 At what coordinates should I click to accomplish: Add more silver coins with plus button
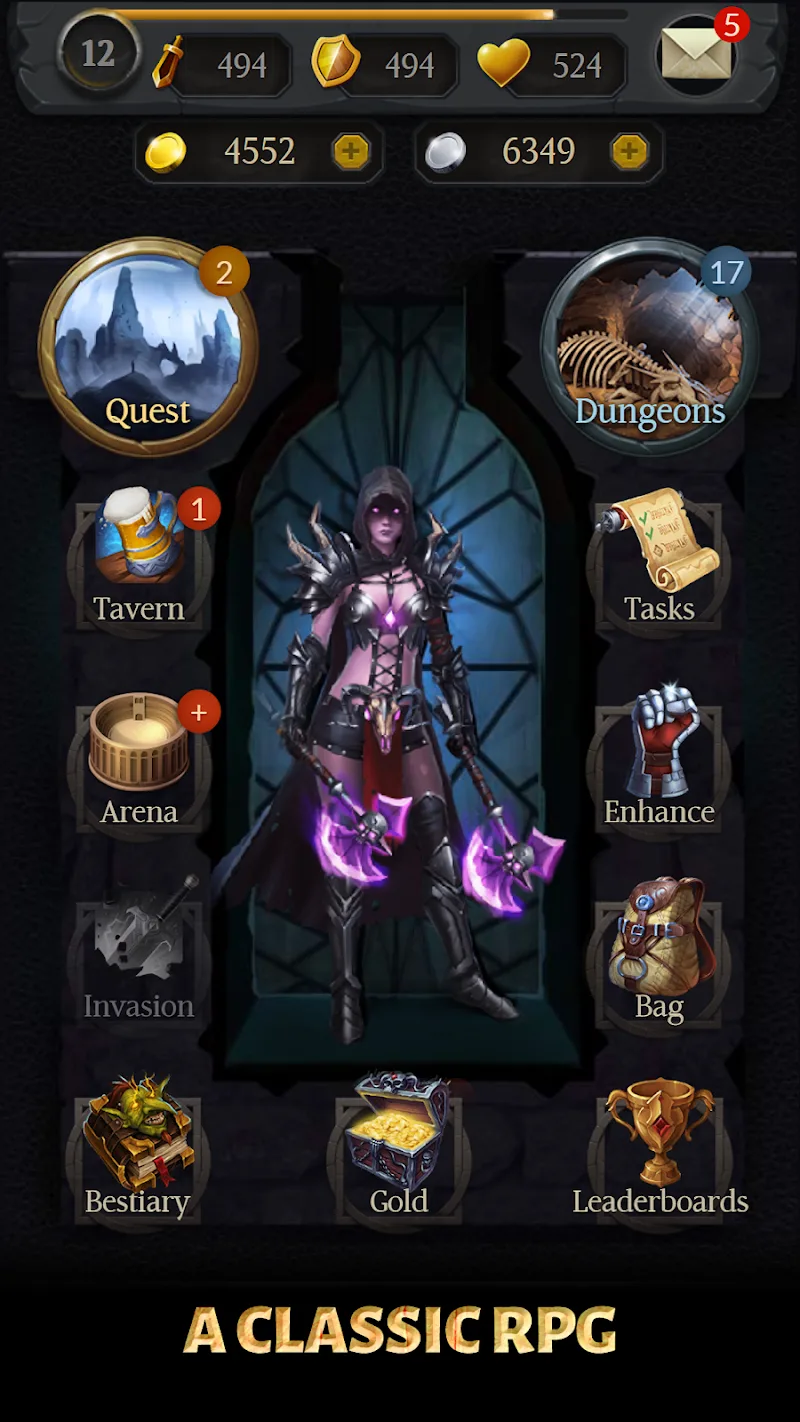click(629, 152)
